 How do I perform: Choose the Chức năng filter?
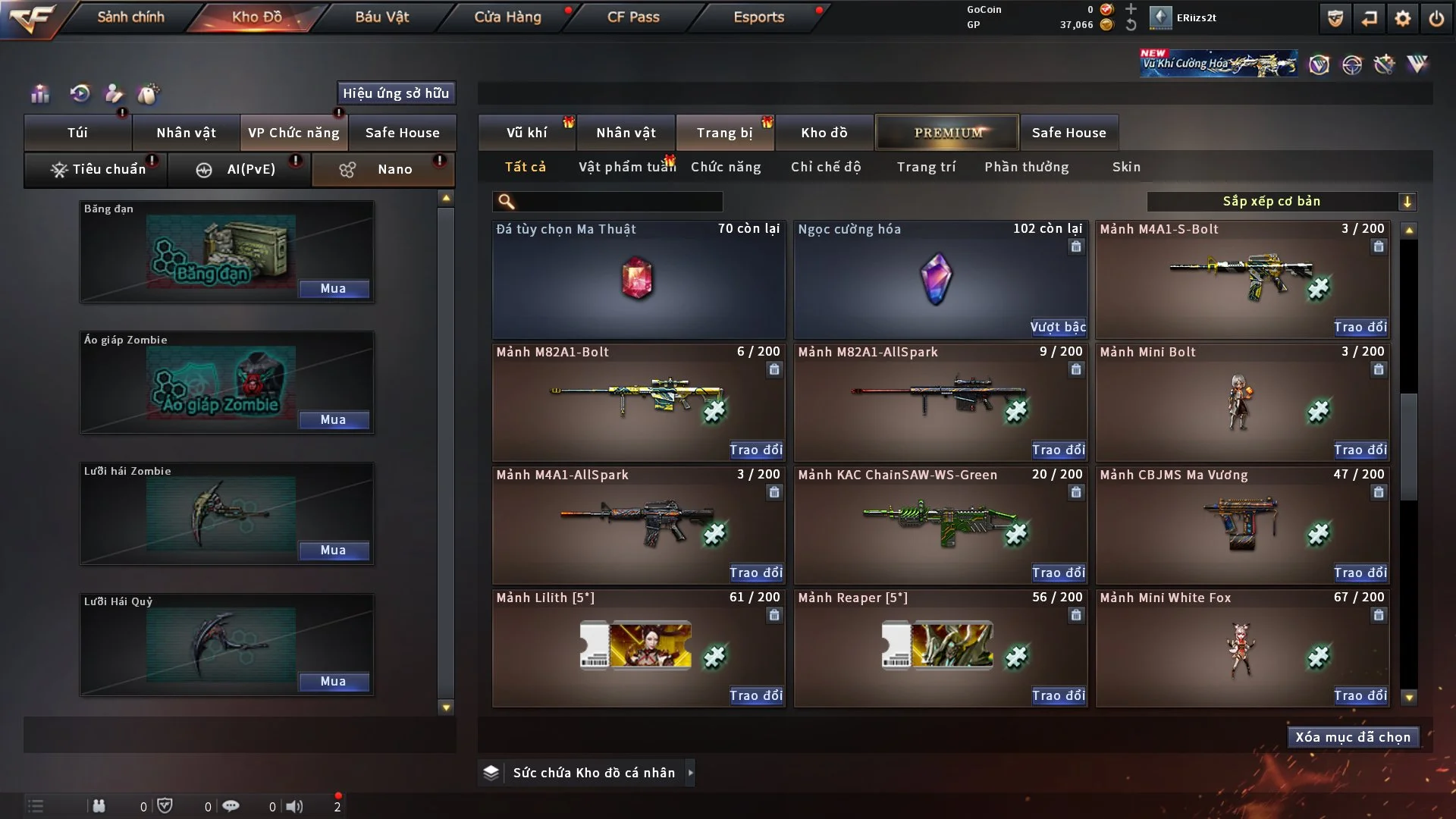click(x=726, y=167)
